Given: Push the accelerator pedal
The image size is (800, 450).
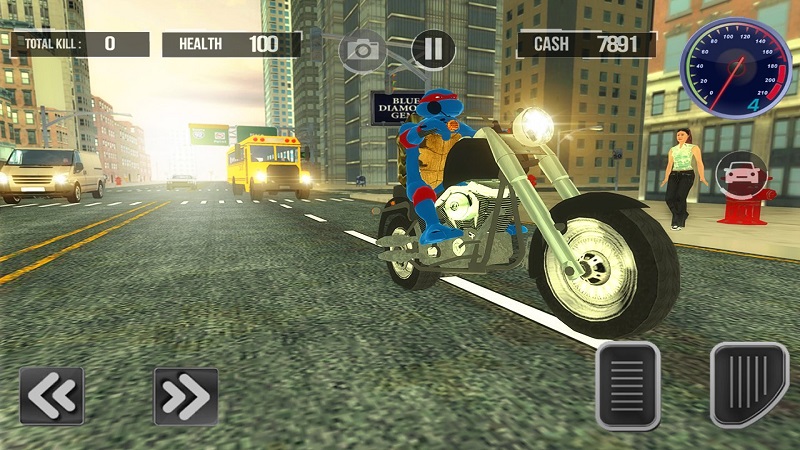Looking at the screenshot, I should coord(749,384).
